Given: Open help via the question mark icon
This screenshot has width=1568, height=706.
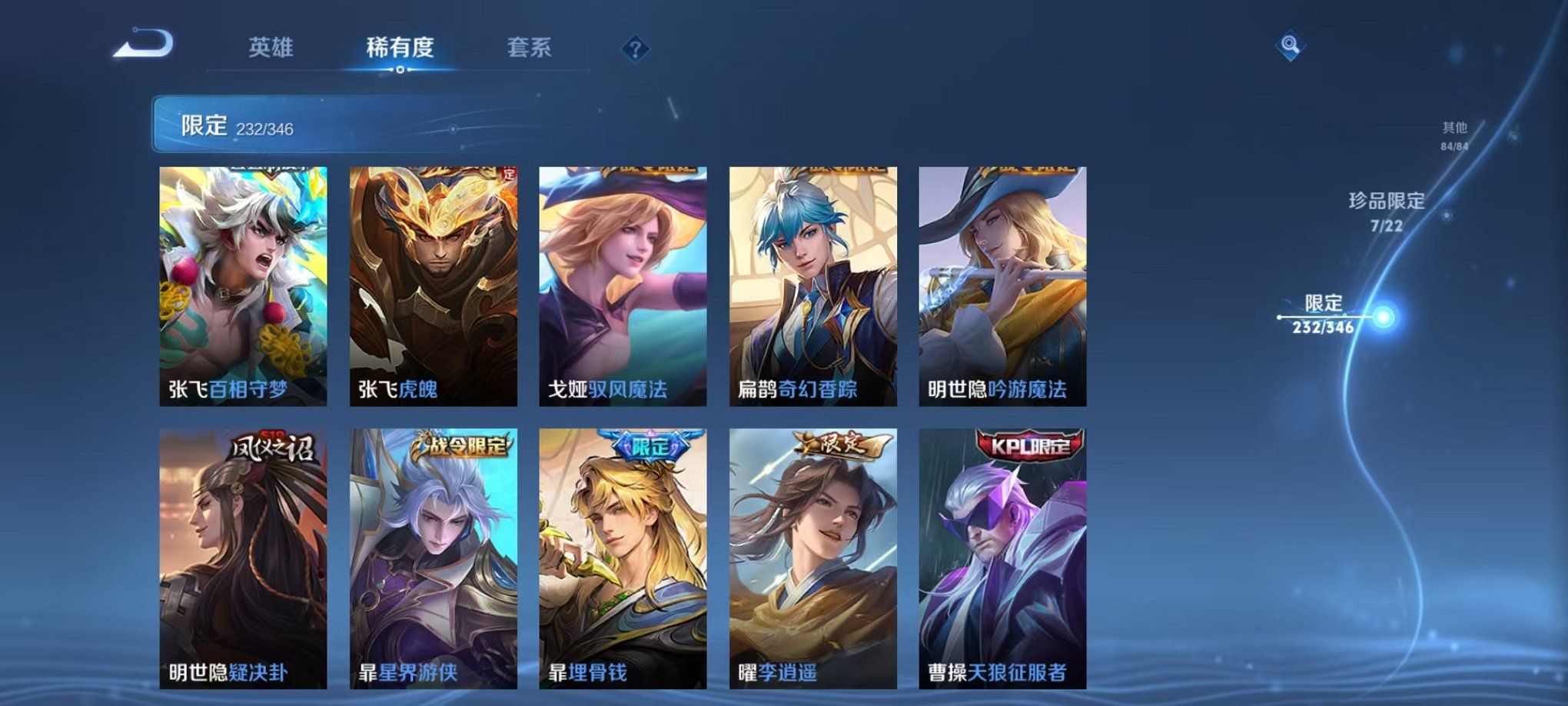Looking at the screenshot, I should click(x=634, y=49).
